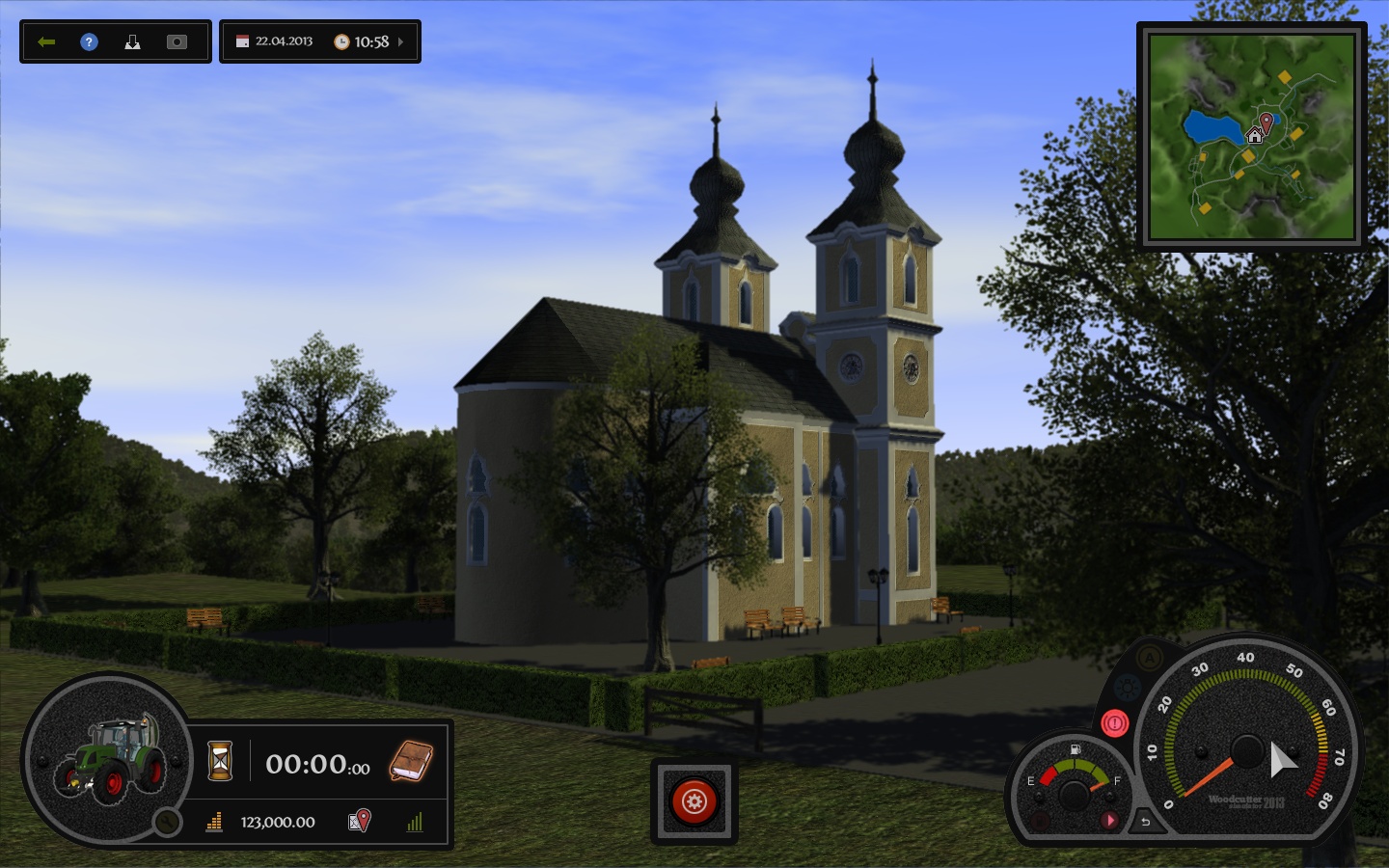The width and height of the screenshot is (1389, 868).
Task: Click the return arrow on the dashboard
Action: click(x=1145, y=823)
